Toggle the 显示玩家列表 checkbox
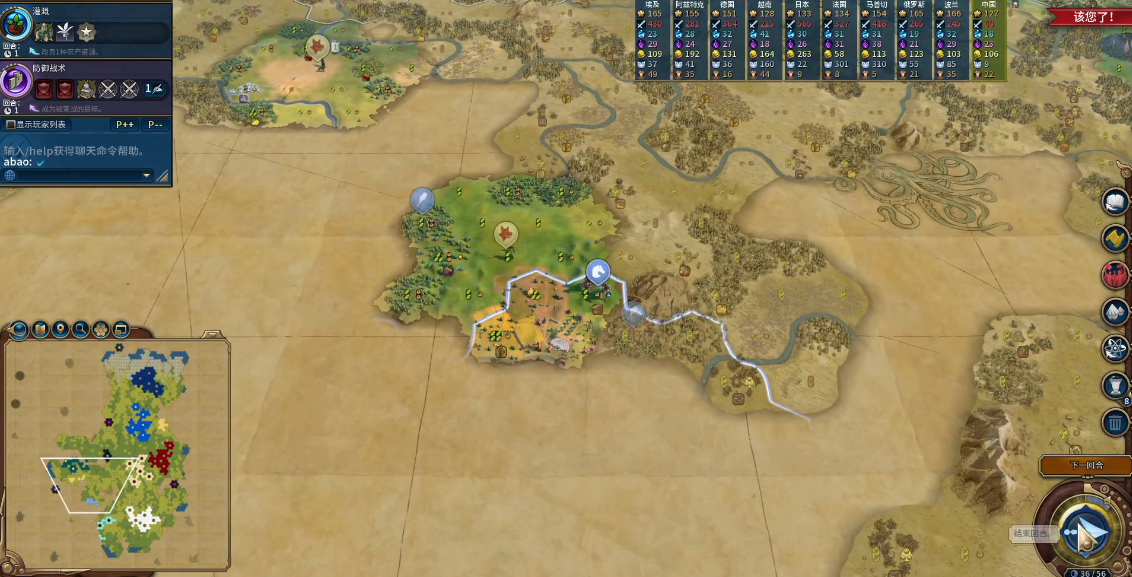 point(11,125)
